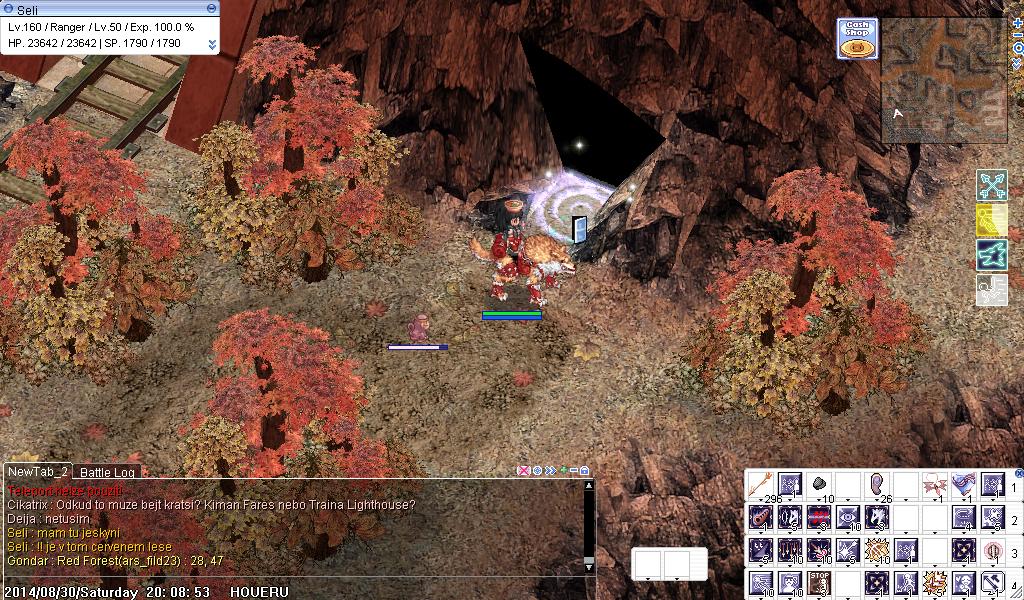Viewport: 1024px width, 600px height.
Task: Select the ear-shaped item with count 26
Action: tap(877, 485)
